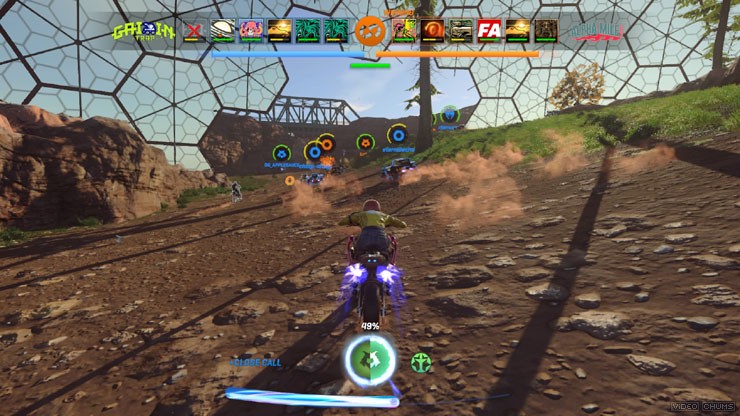Click the orange center match emblem
Viewport: 740px width, 416px height.
click(x=370, y=30)
